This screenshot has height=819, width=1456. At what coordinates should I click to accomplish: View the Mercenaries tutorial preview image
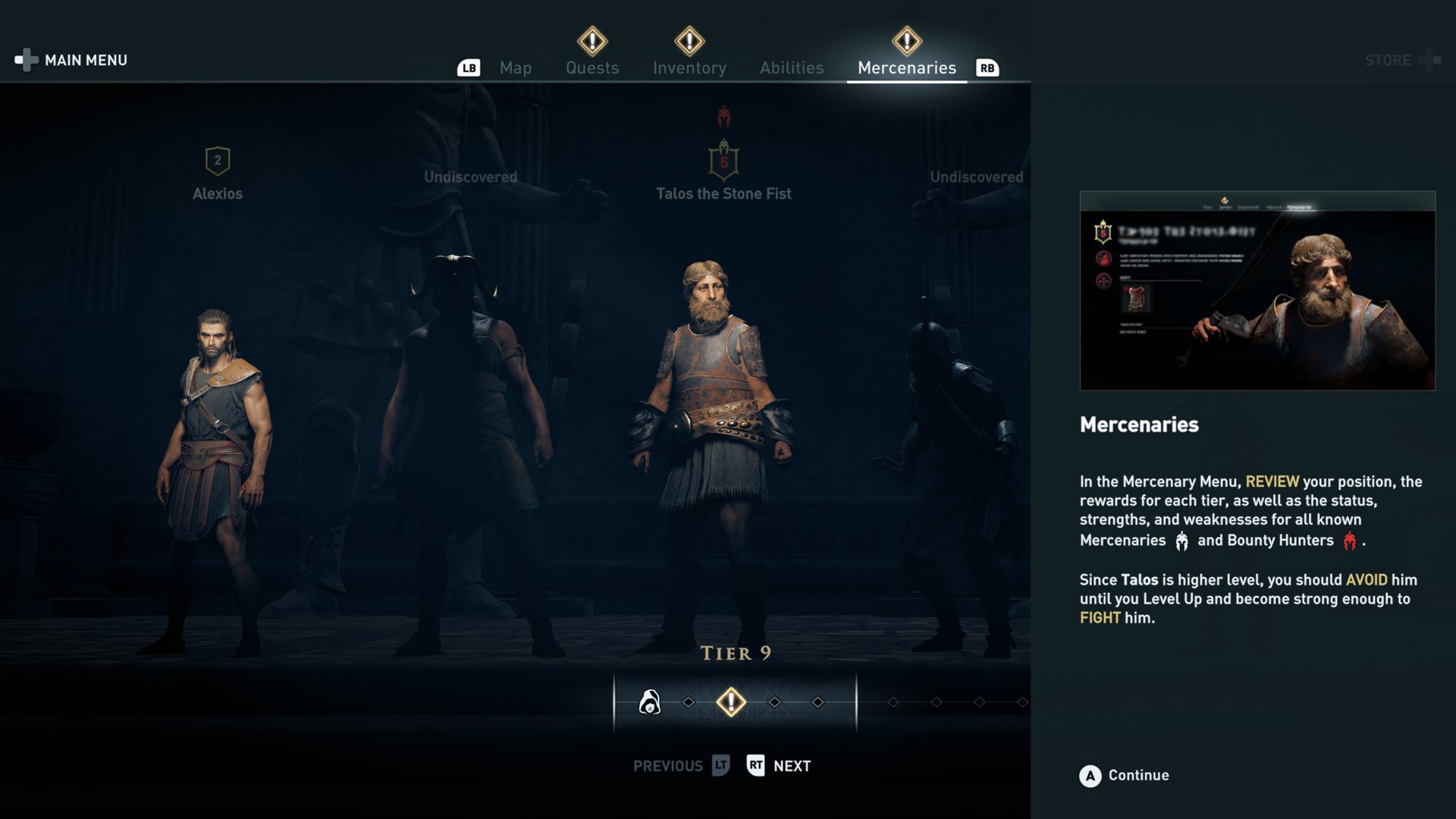pyautogui.click(x=1257, y=291)
